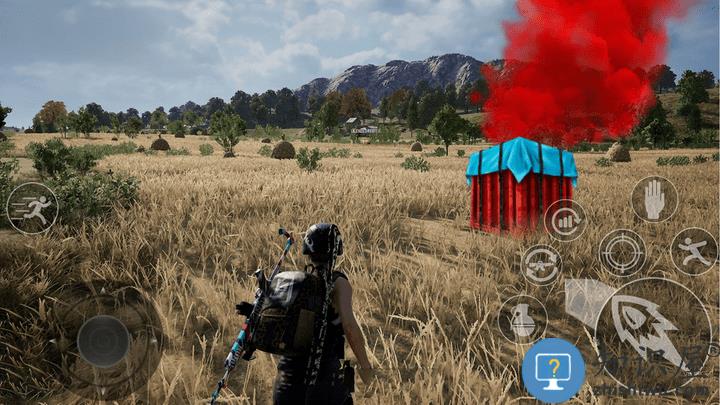Activate the jump figure button
This screenshot has width=720, height=405.
[693, 251]
